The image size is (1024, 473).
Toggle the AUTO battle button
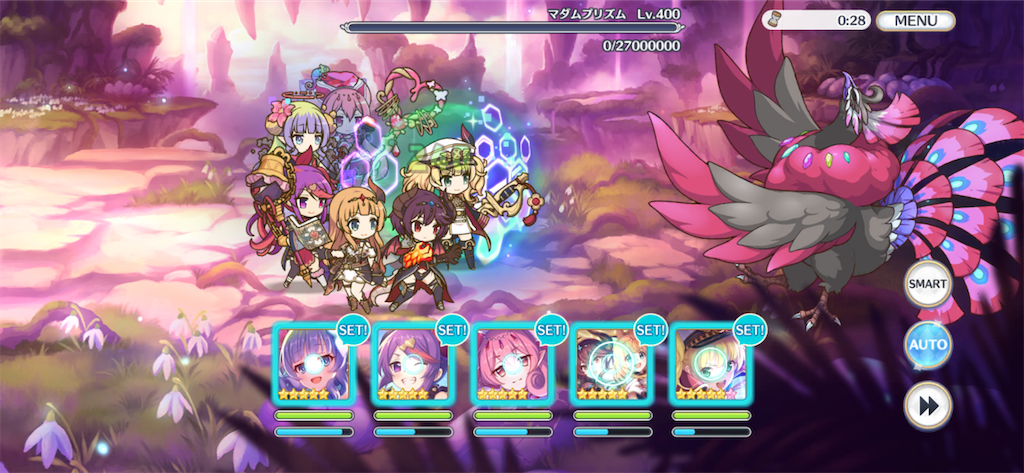coord(927,346)
